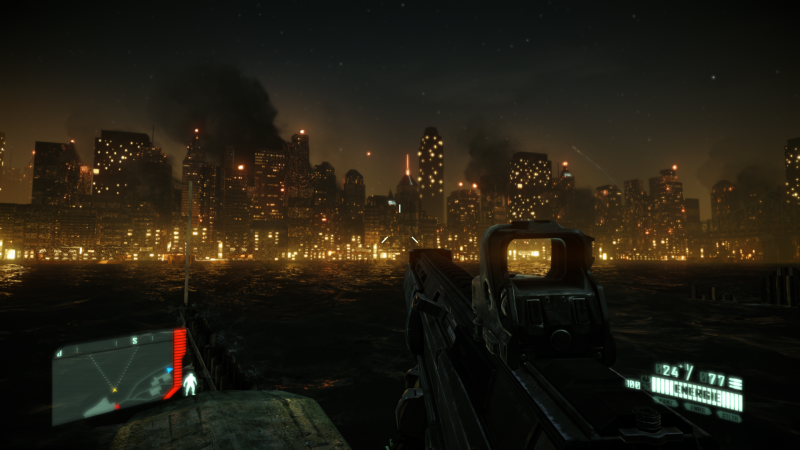Activate the Panzer armor mode indicator
The height and width of the screenshot is (450, 800).
point(666,401)
